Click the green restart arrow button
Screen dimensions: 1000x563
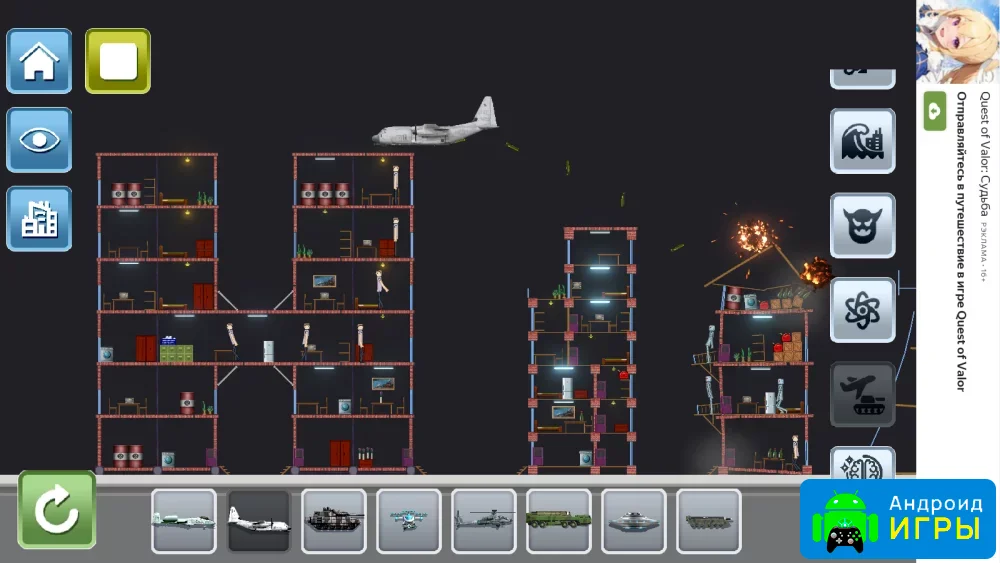coord(57,510)
